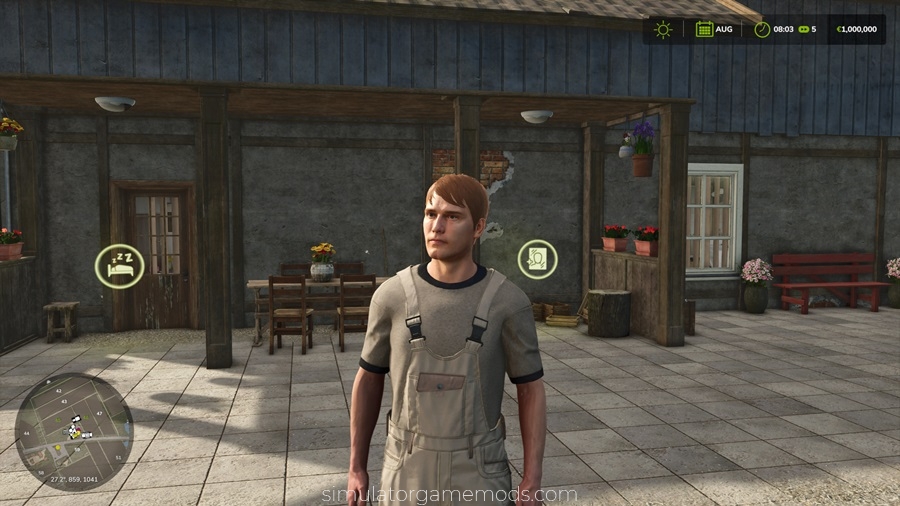Select the sleep bed icon marker
This screenshot has height=506, width=900.
[x=119, y=265]
